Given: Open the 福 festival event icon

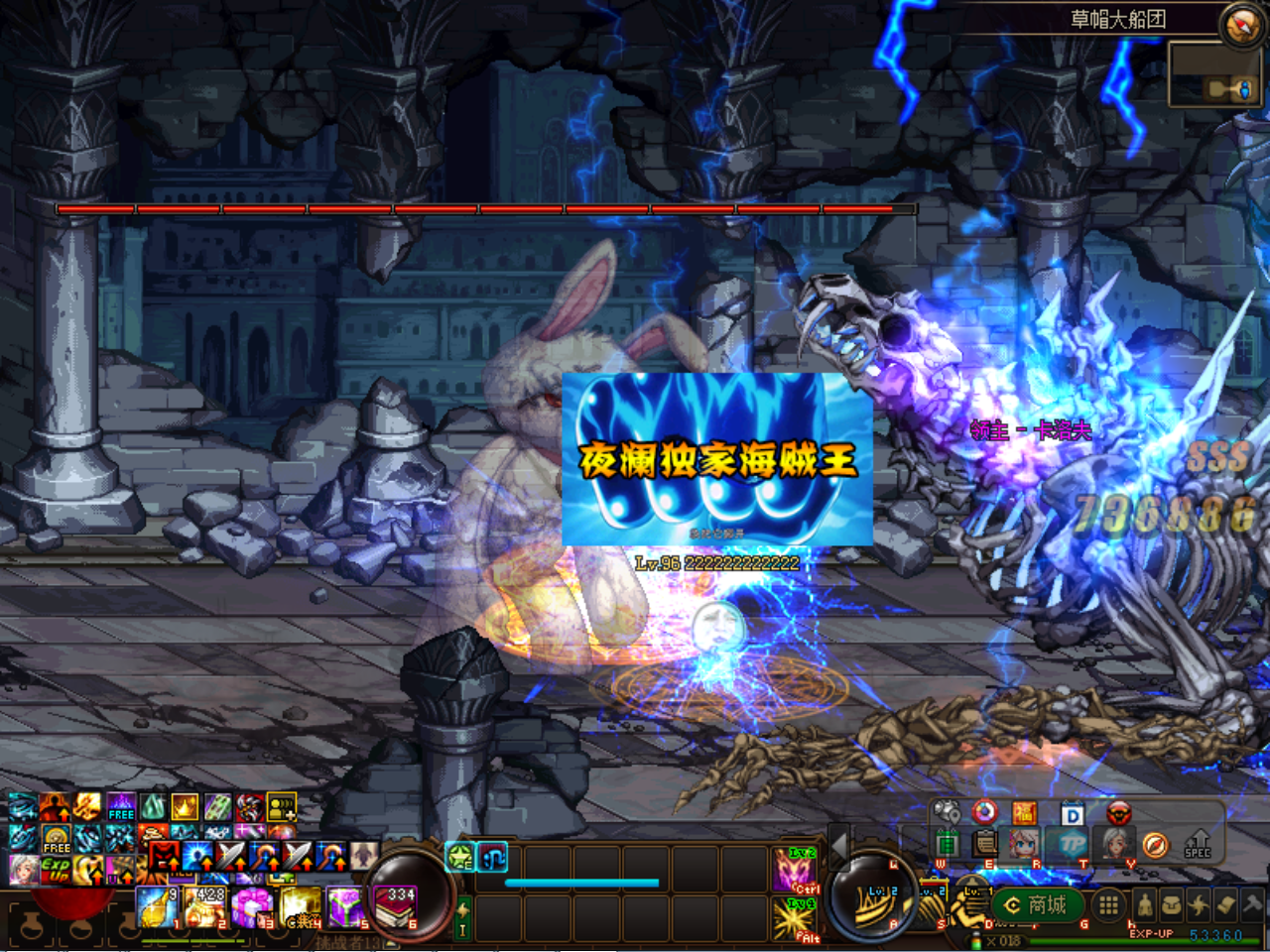Looking at the screenshot, I should coord(1025,812).
